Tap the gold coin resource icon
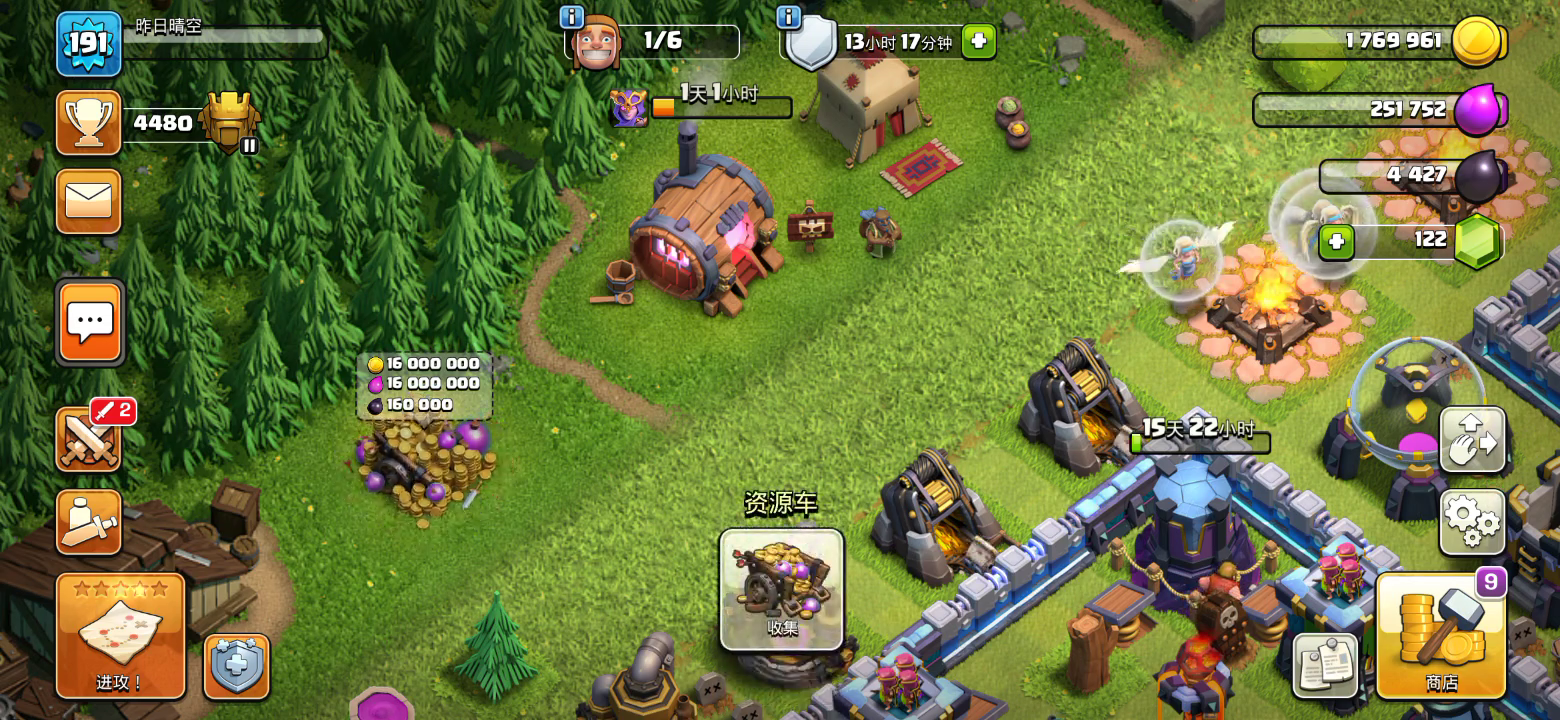Image resolution: width=1560 pixels, height=720 pixels. click(x=1478, y=42)
